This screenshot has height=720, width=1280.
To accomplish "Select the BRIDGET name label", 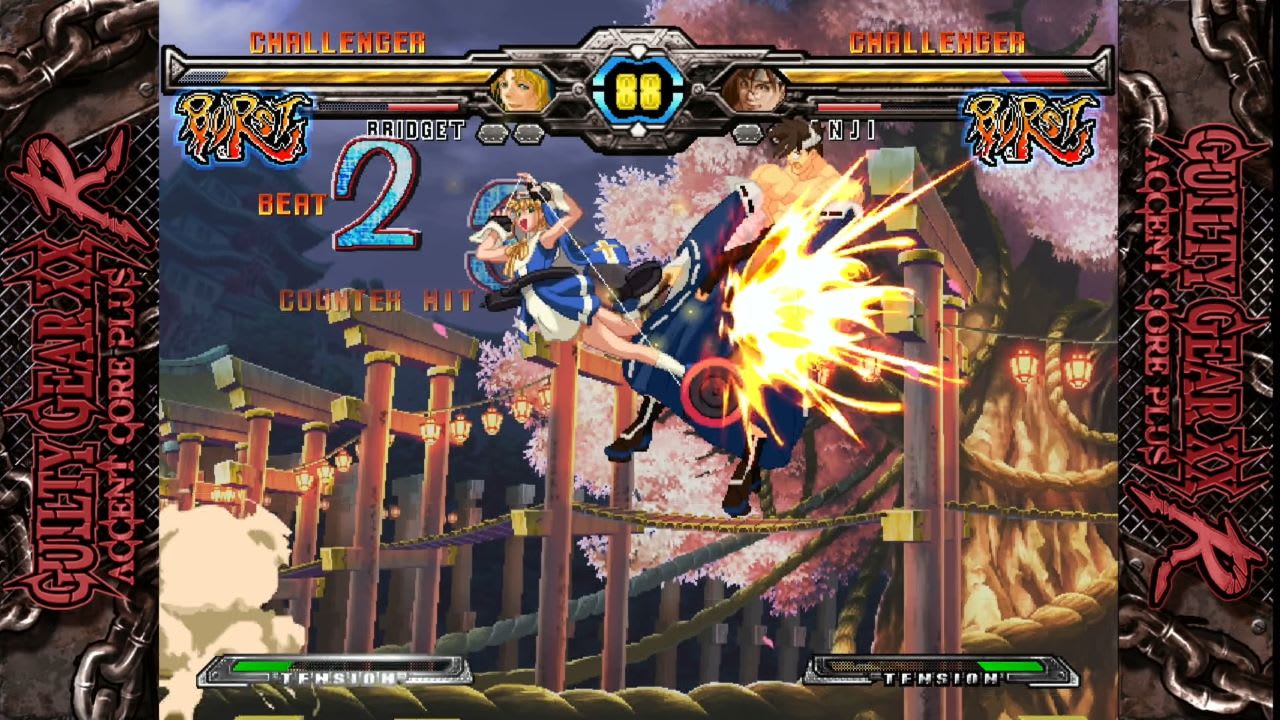I will [416, 127].
